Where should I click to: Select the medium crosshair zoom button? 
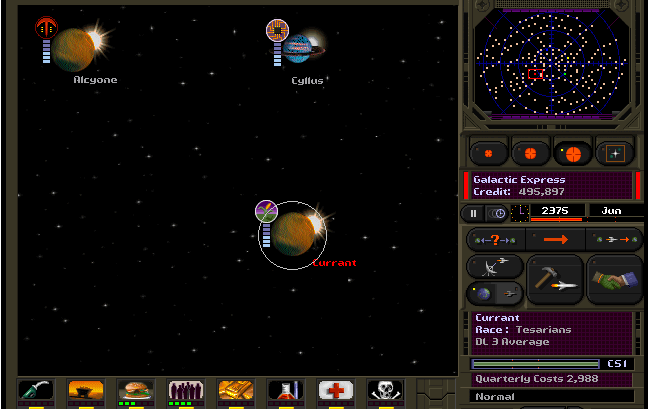click(529, 153)
